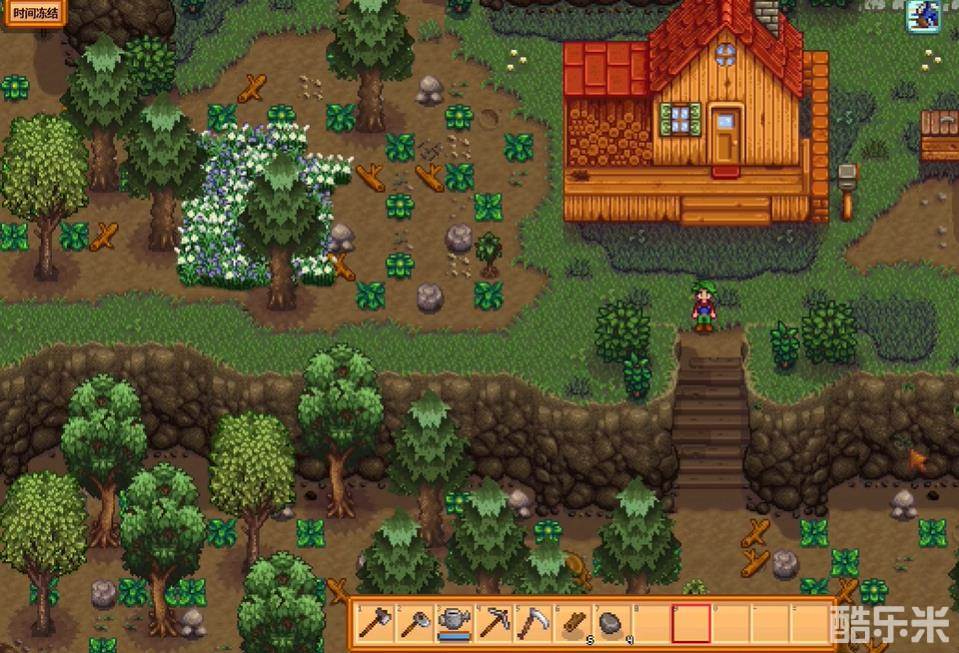Equip the hoe from the toolbar
The image size is (959, 653).
coord(413,623)
